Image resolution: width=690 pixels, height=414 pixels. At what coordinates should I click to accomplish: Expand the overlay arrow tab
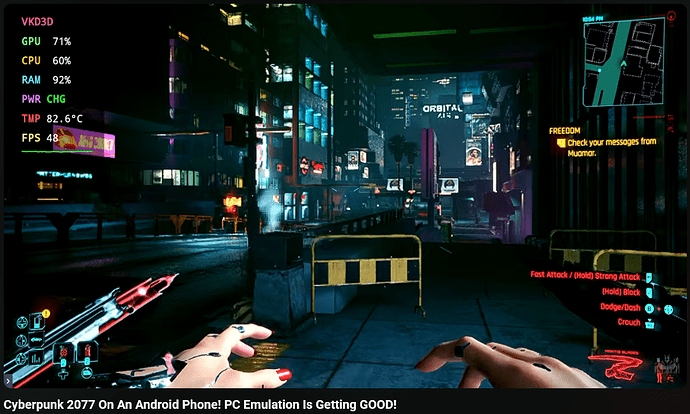coord(7,381)
